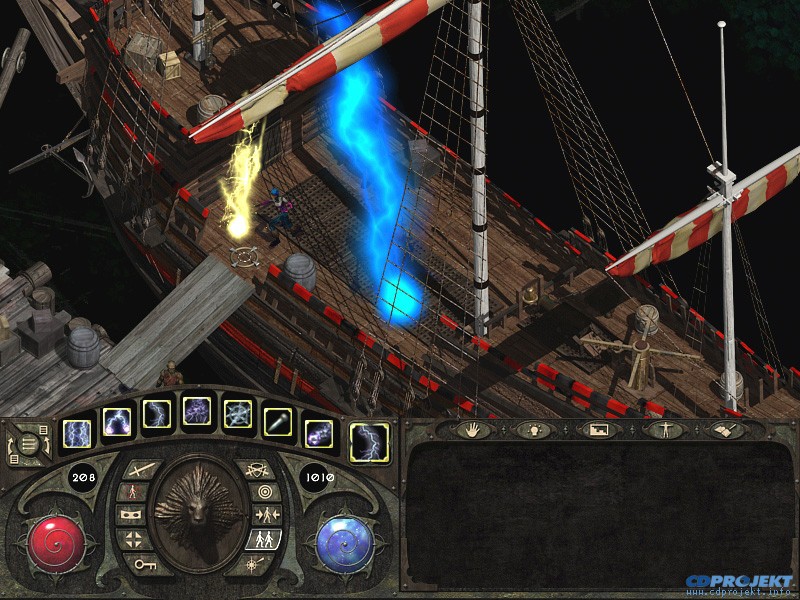Click the four-arrows button

click(133, 540)
